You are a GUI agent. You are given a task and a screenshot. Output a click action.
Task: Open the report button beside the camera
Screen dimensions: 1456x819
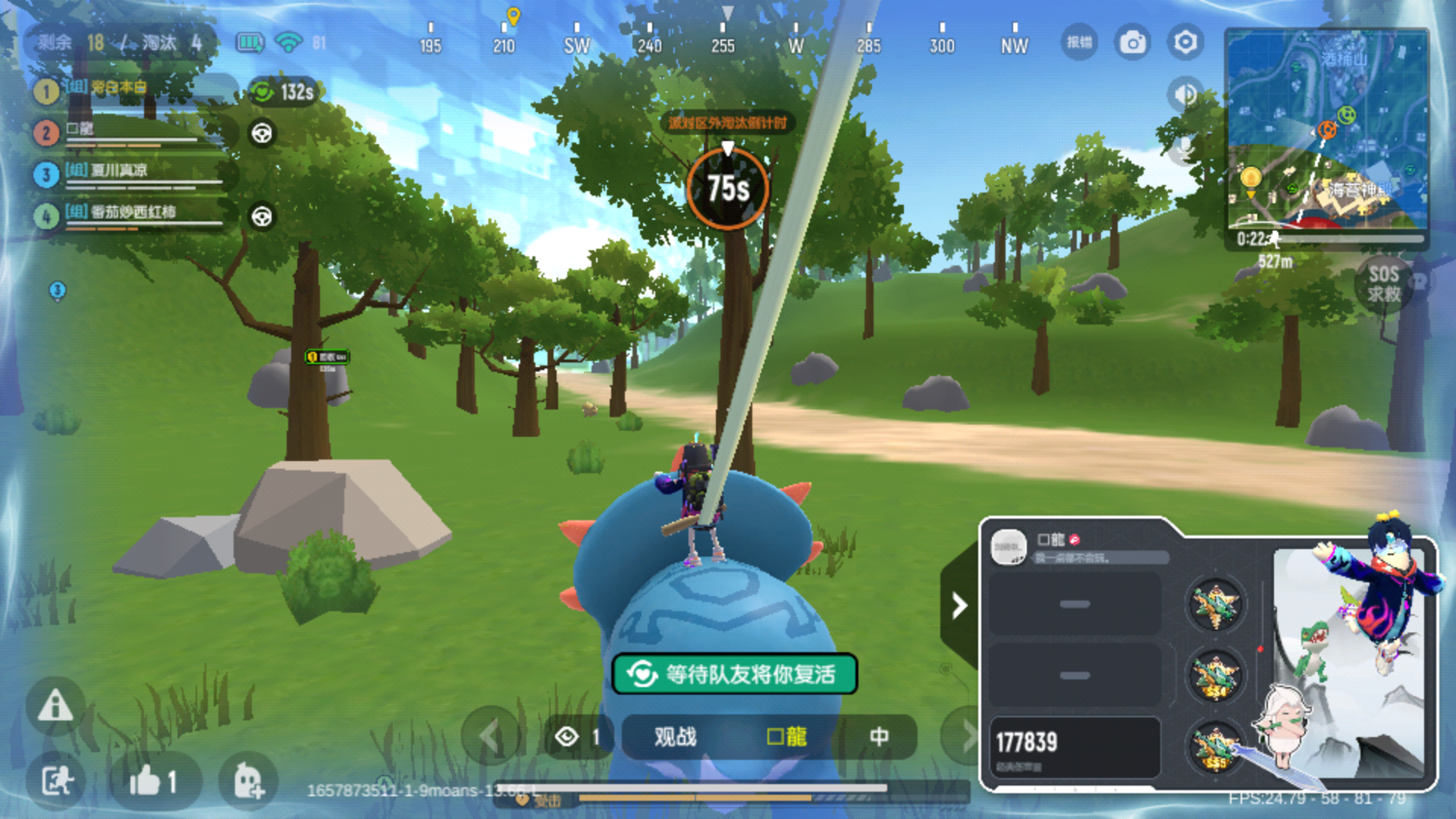(1079, 42)
